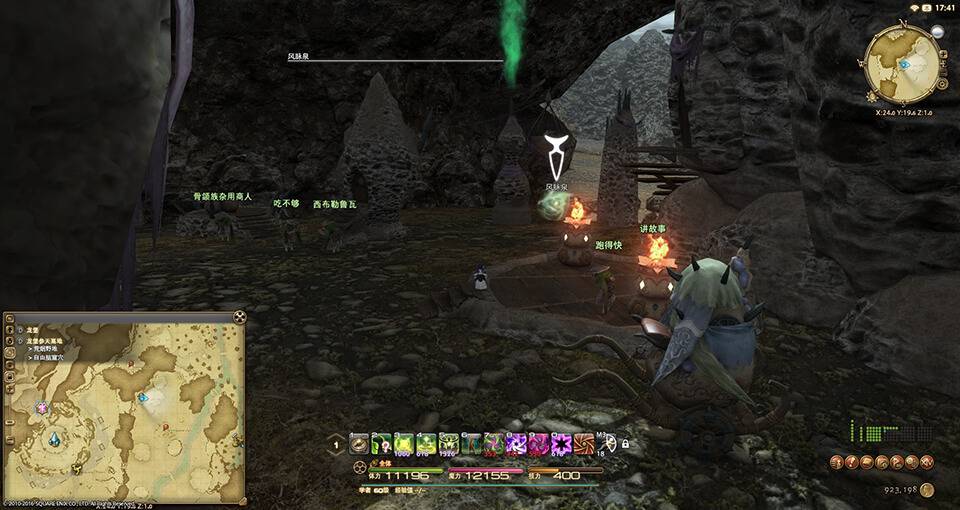The height and width of the screenshot is (510, 960).
Task: Activate the bow skill showing 18
Action: 606,444
